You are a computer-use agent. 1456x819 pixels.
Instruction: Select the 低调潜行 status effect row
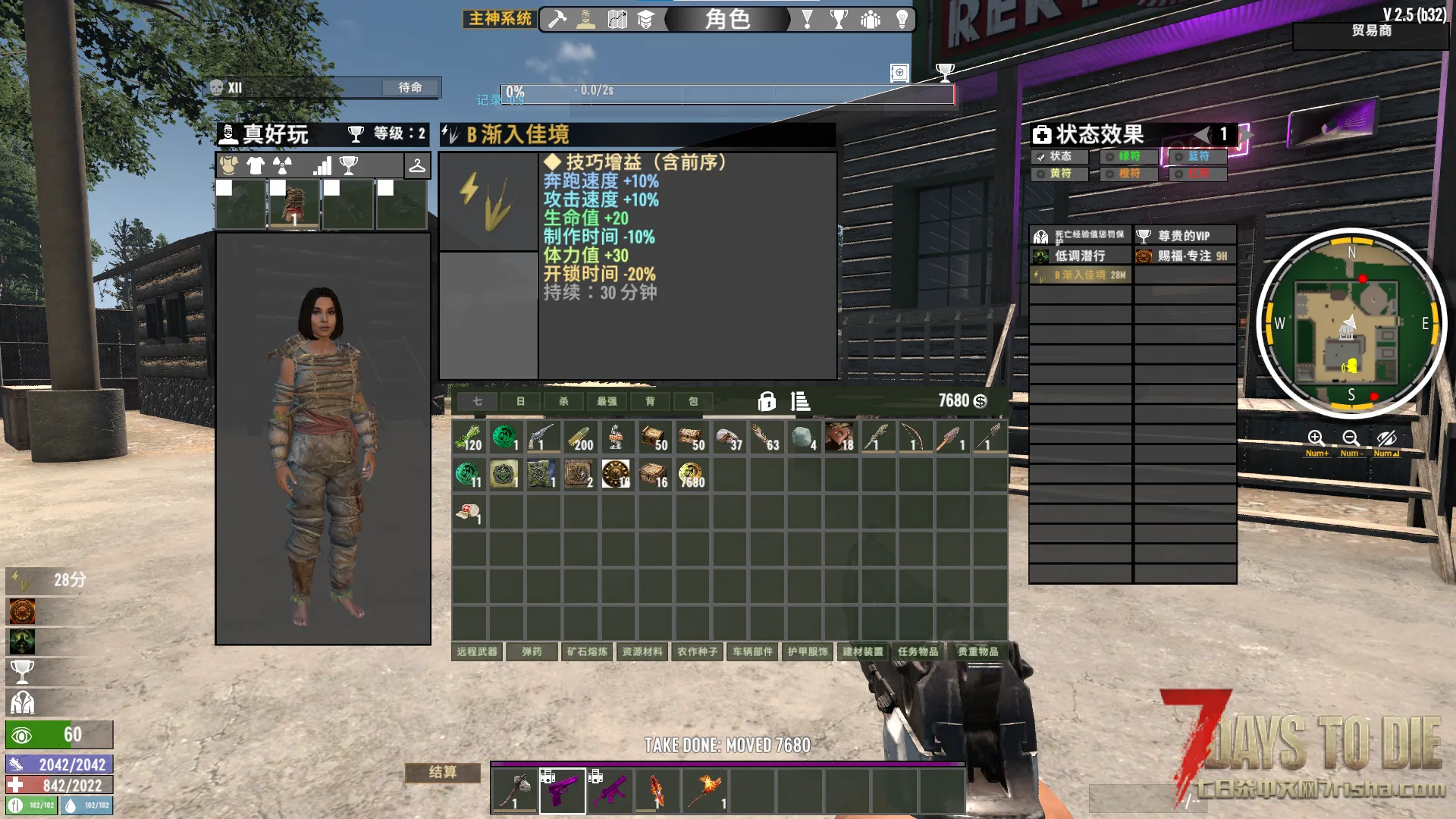(x=1081, y=256)
